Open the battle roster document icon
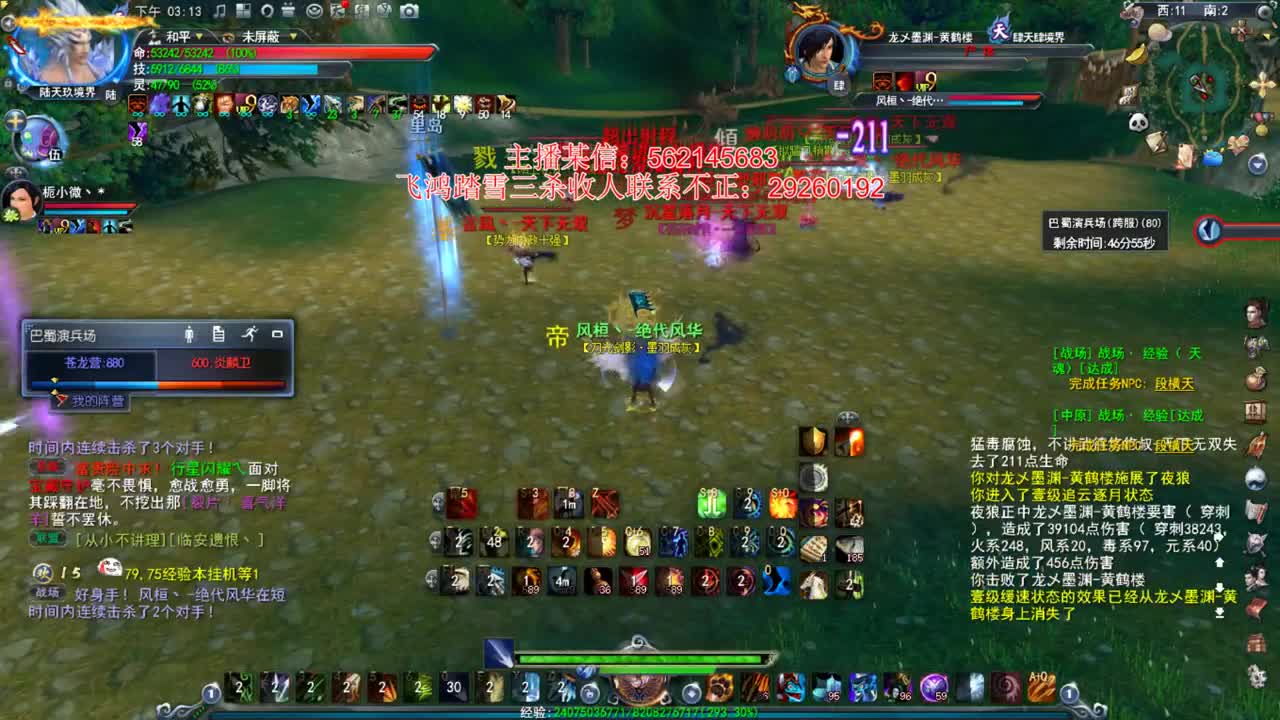 (x=218, y=334)
